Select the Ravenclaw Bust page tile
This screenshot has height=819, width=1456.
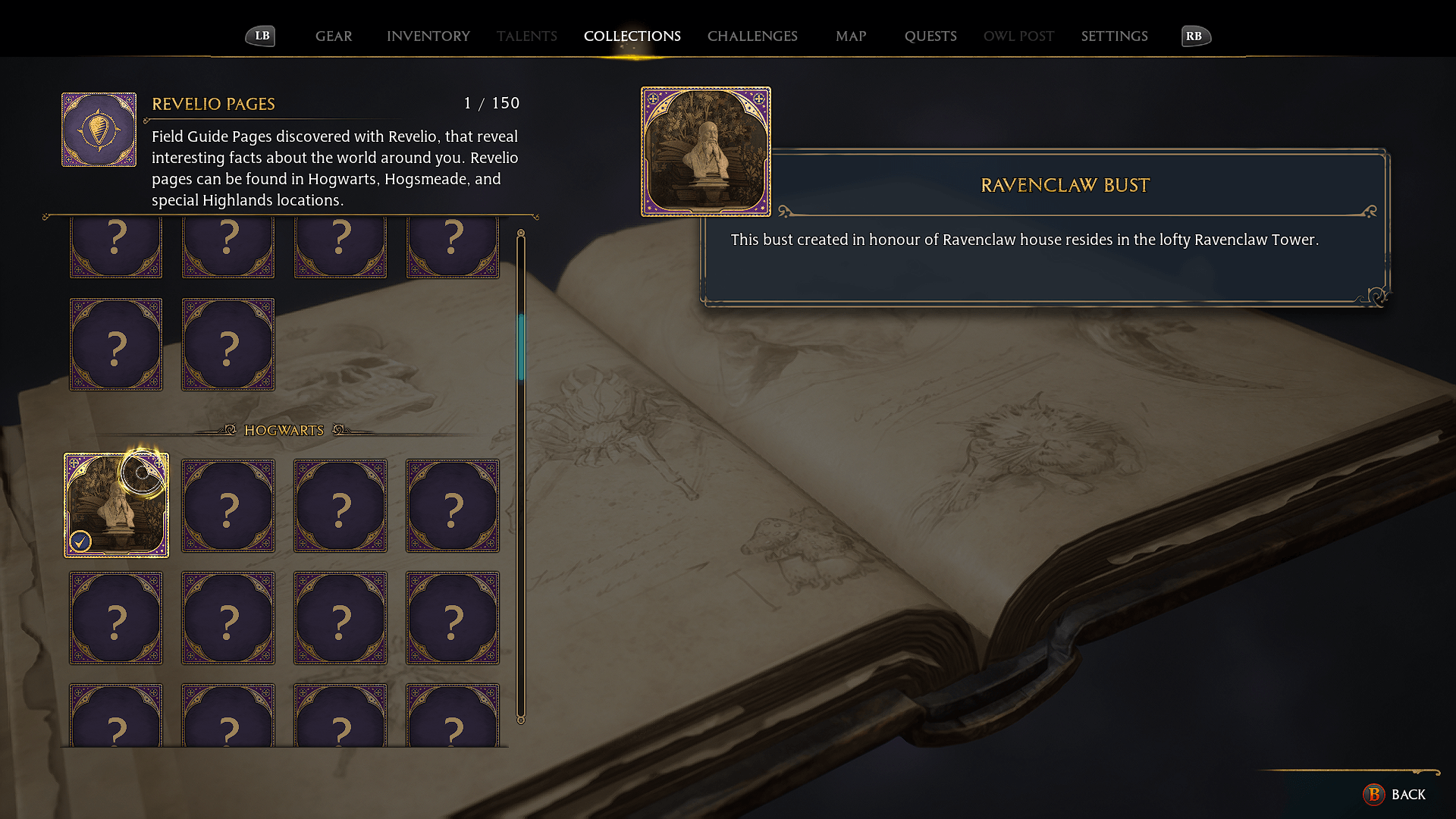116,505
